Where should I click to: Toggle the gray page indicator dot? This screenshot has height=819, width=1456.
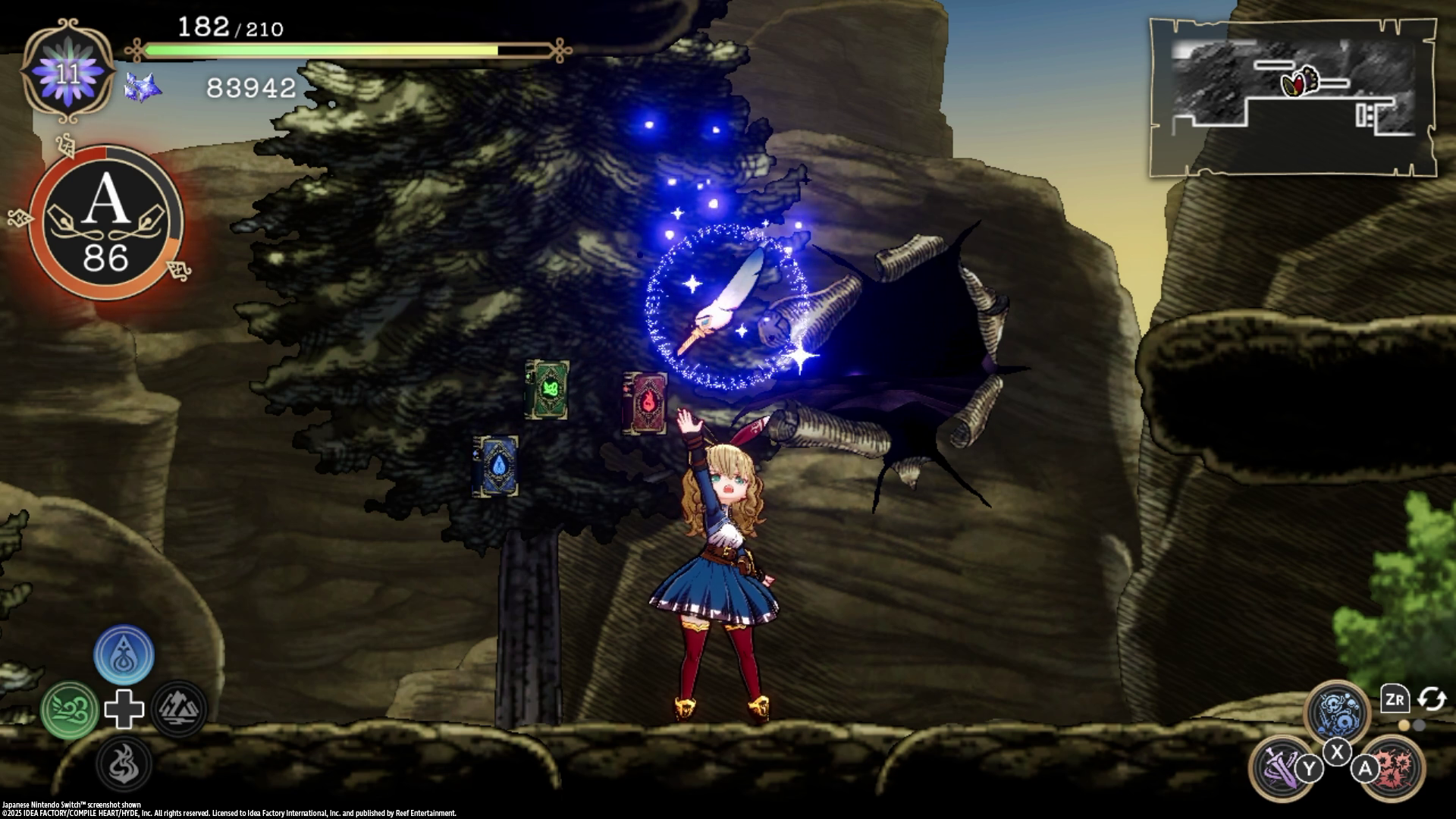coord(1420,726)
